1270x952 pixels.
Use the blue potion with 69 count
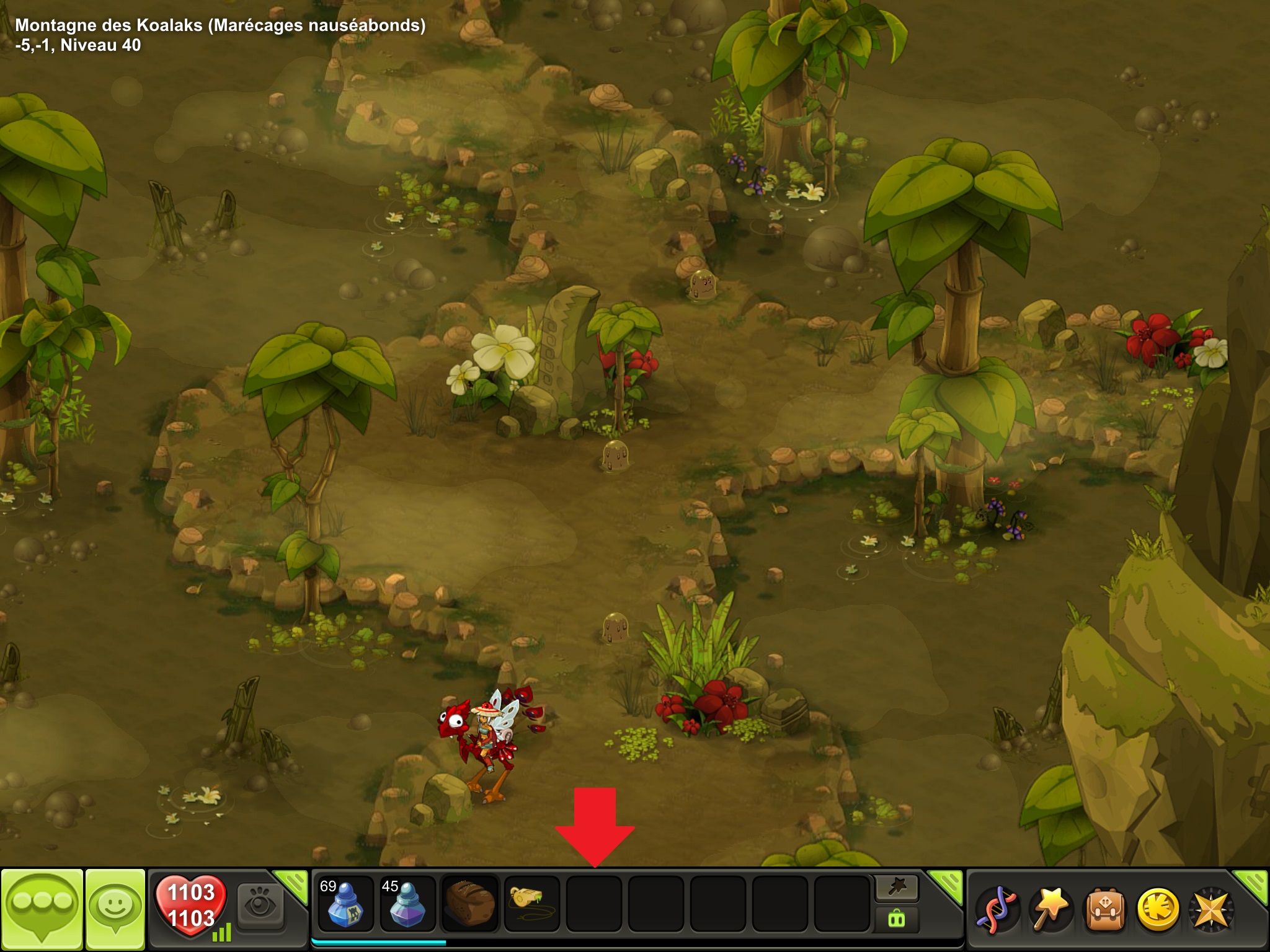(x=345, y=904)
